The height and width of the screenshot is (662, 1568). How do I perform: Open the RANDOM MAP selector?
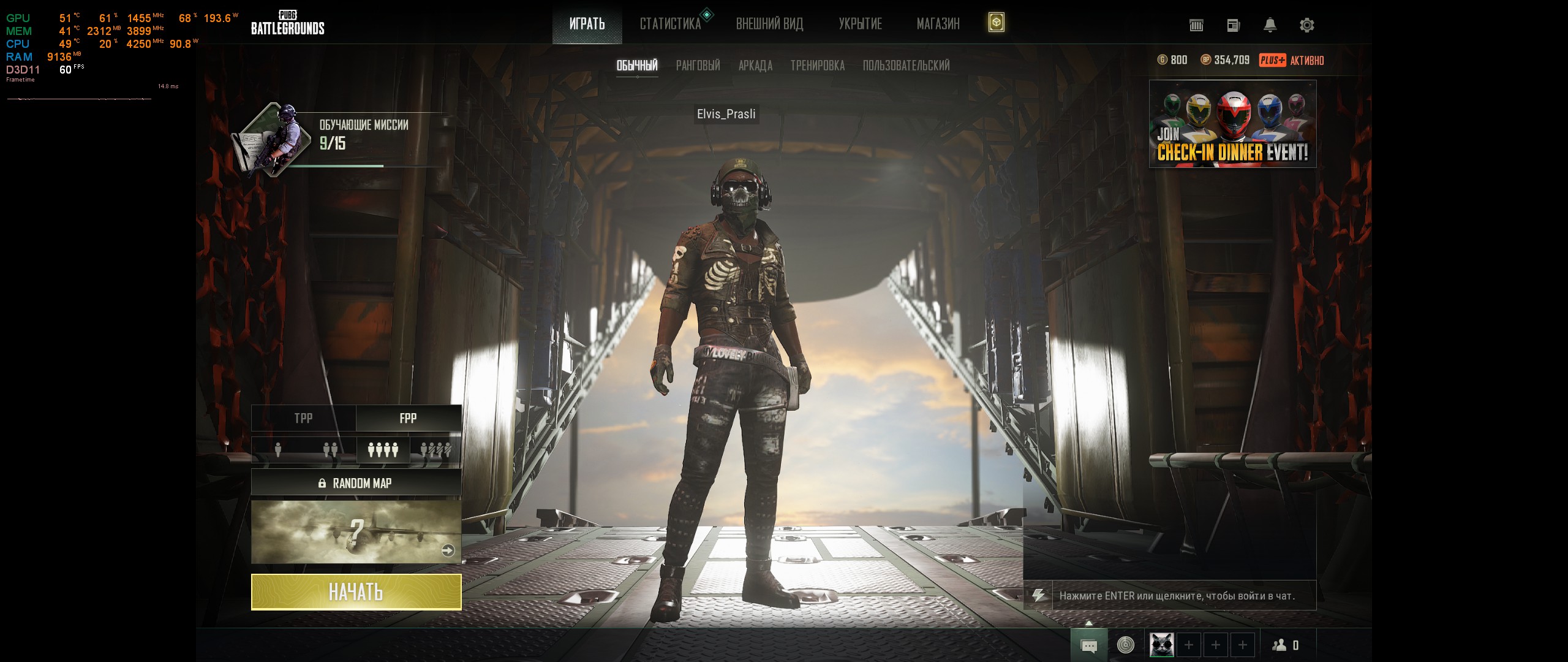(356, 483)
